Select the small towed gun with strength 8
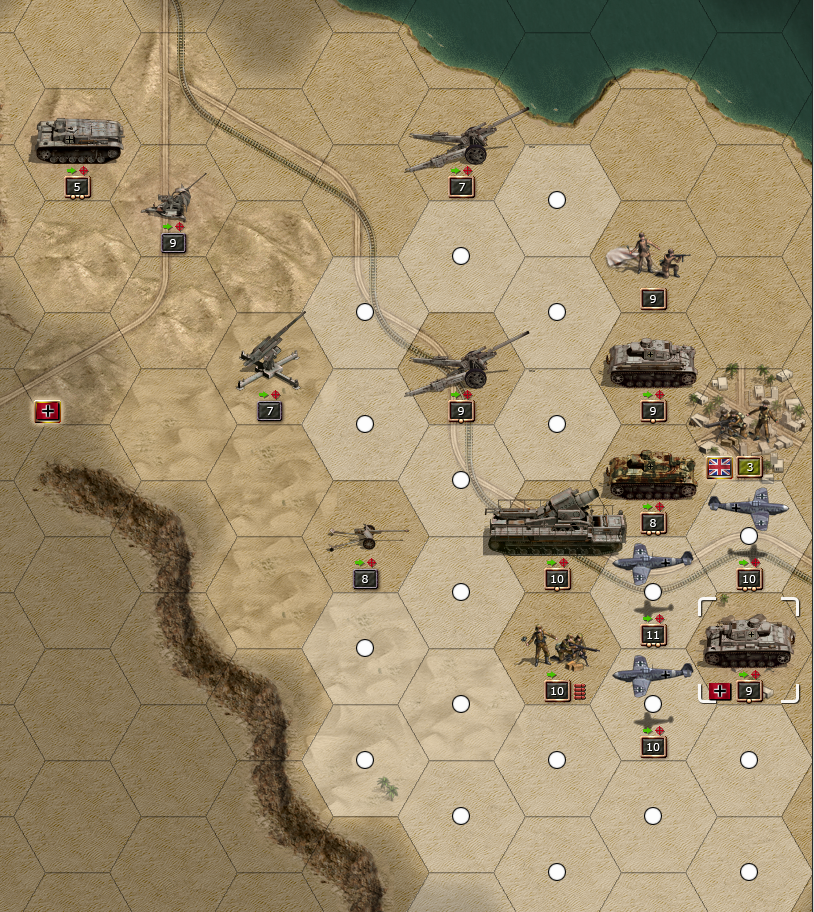814x912 pixels. point(366,539)
